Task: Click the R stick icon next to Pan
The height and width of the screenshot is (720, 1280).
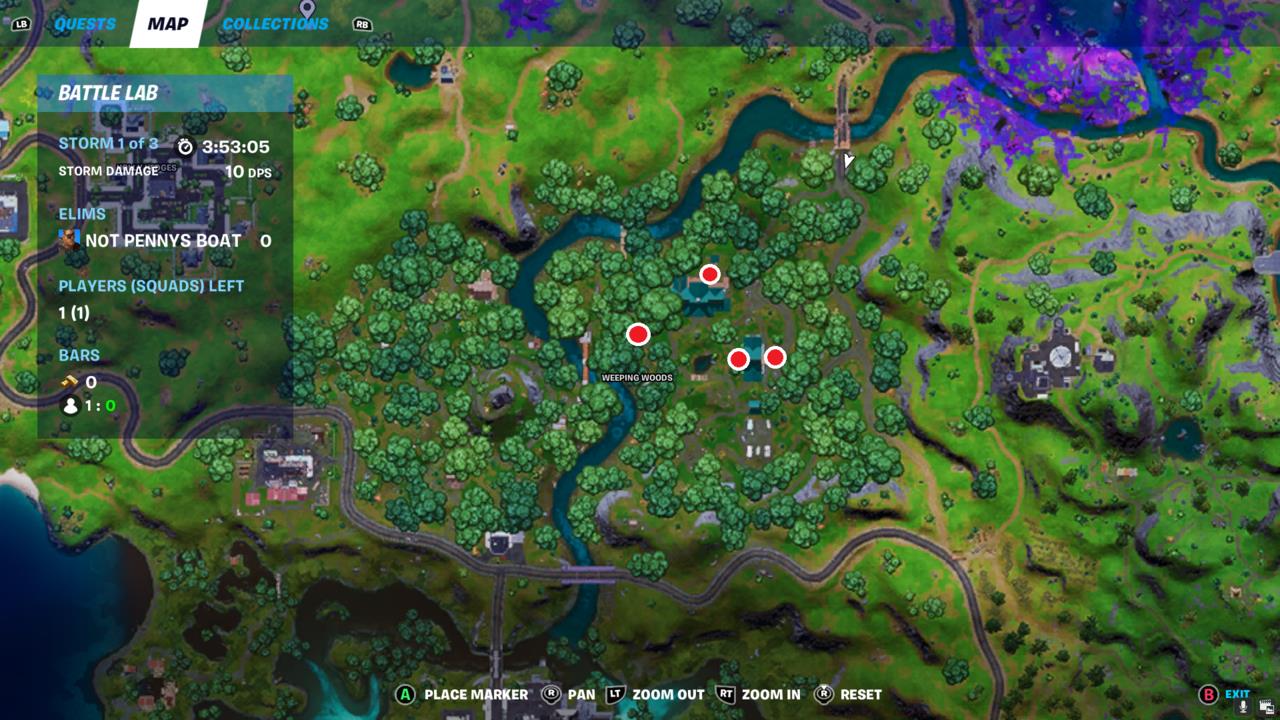Action: [x=549, y=694]
